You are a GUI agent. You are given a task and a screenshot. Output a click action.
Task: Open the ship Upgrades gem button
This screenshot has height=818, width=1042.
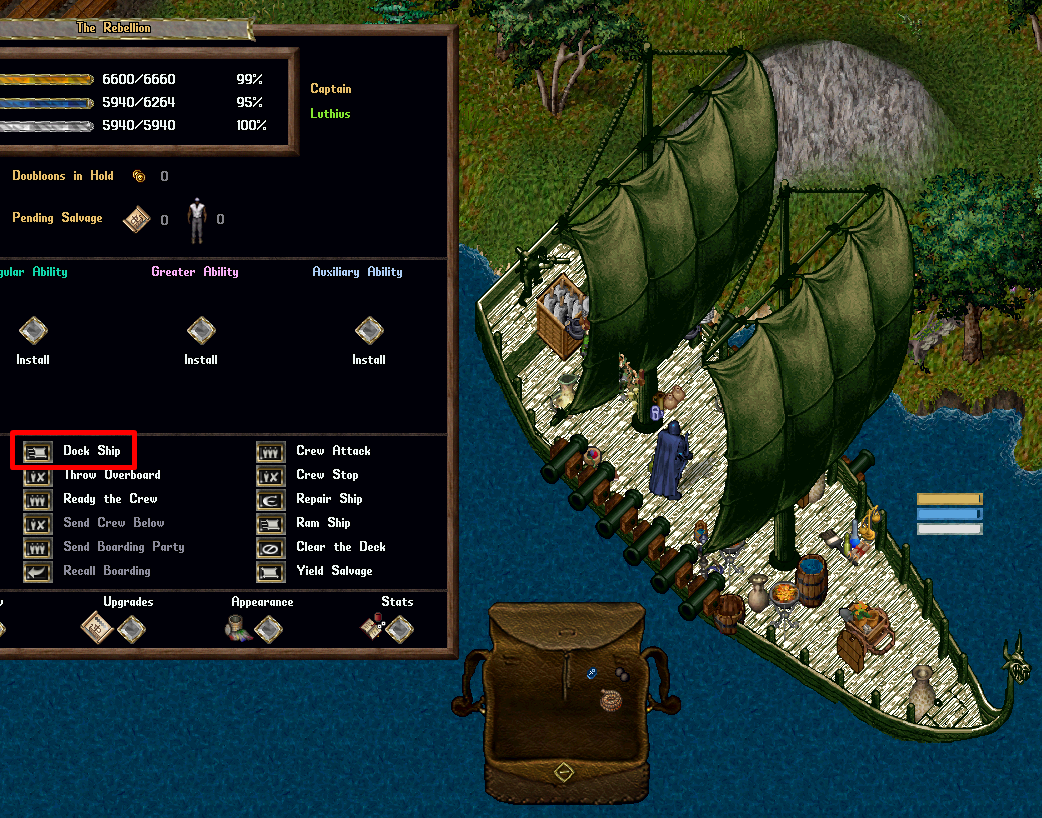pyautogui.click(x=130, y=628)
